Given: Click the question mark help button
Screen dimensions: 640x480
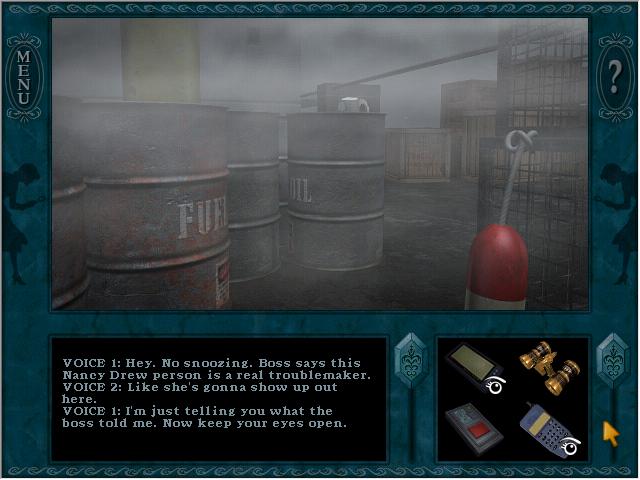Looking at the screenshot, I should [x=615, y=73].
